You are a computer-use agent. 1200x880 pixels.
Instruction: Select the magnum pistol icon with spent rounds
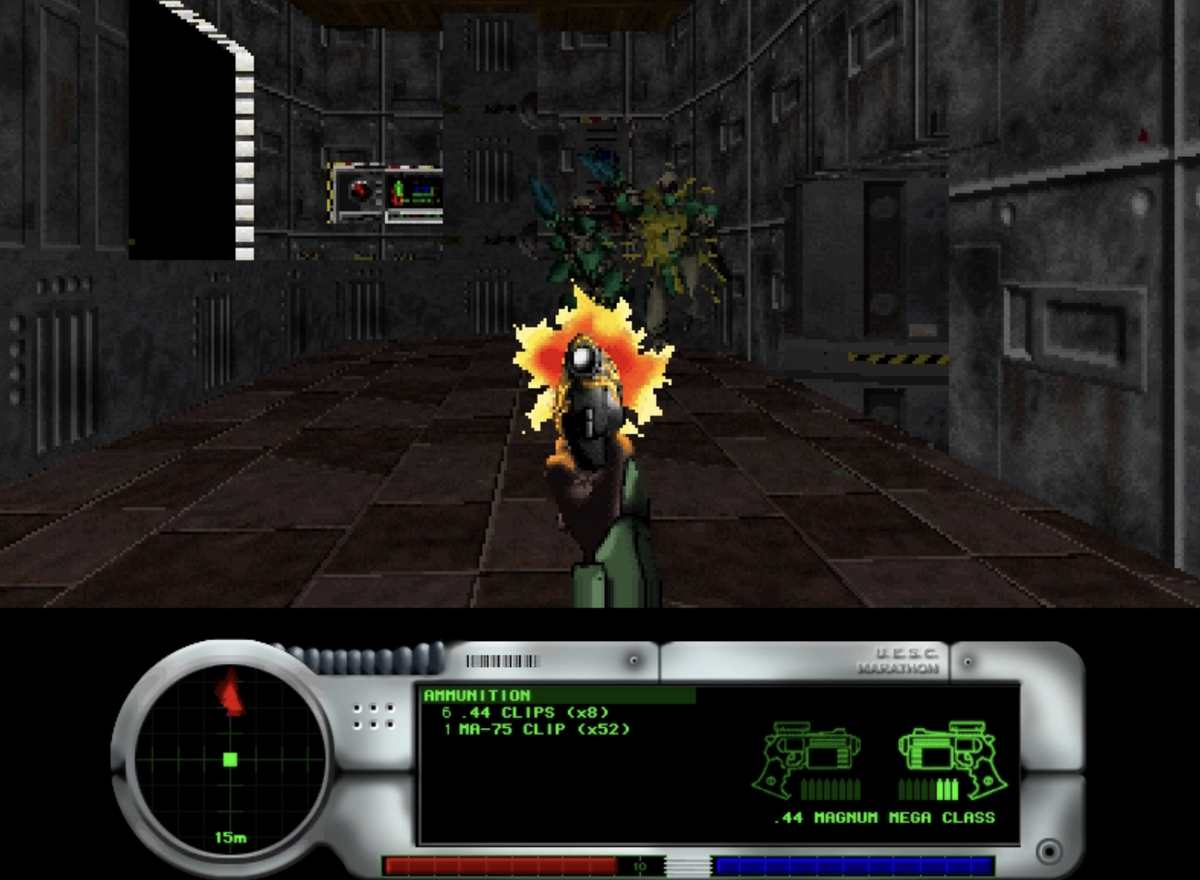coord(810,760)
